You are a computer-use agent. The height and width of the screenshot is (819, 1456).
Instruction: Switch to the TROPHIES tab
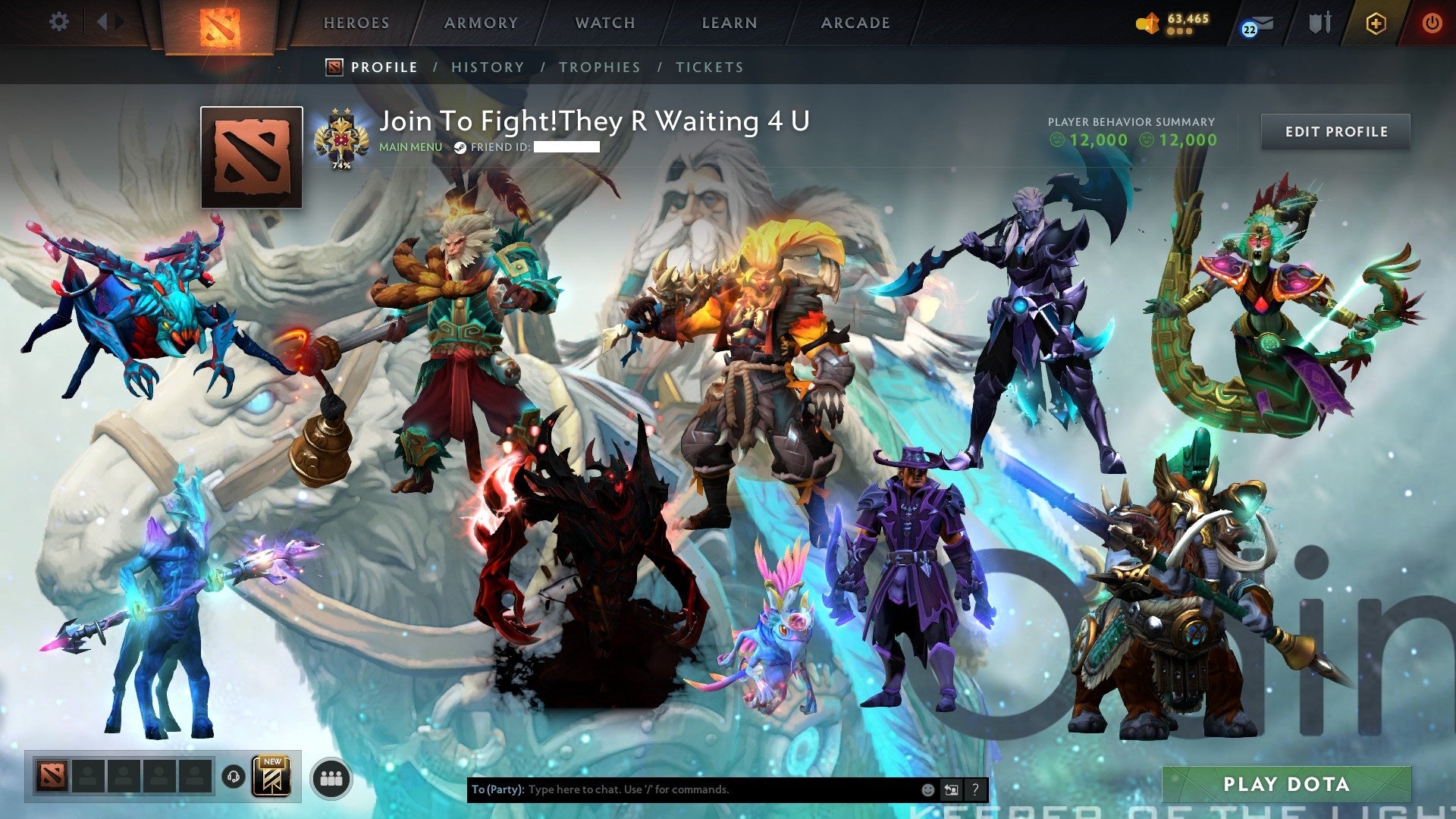coord(599,67)
